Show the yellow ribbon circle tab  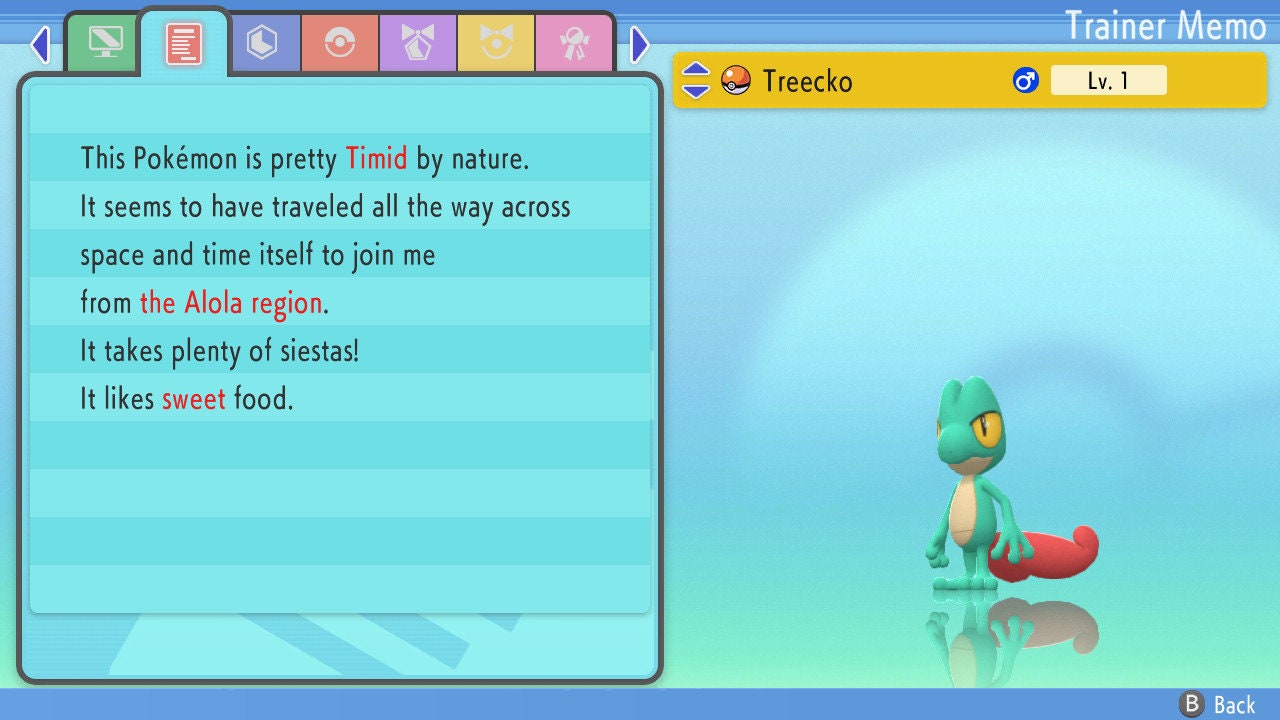point(496,43)
